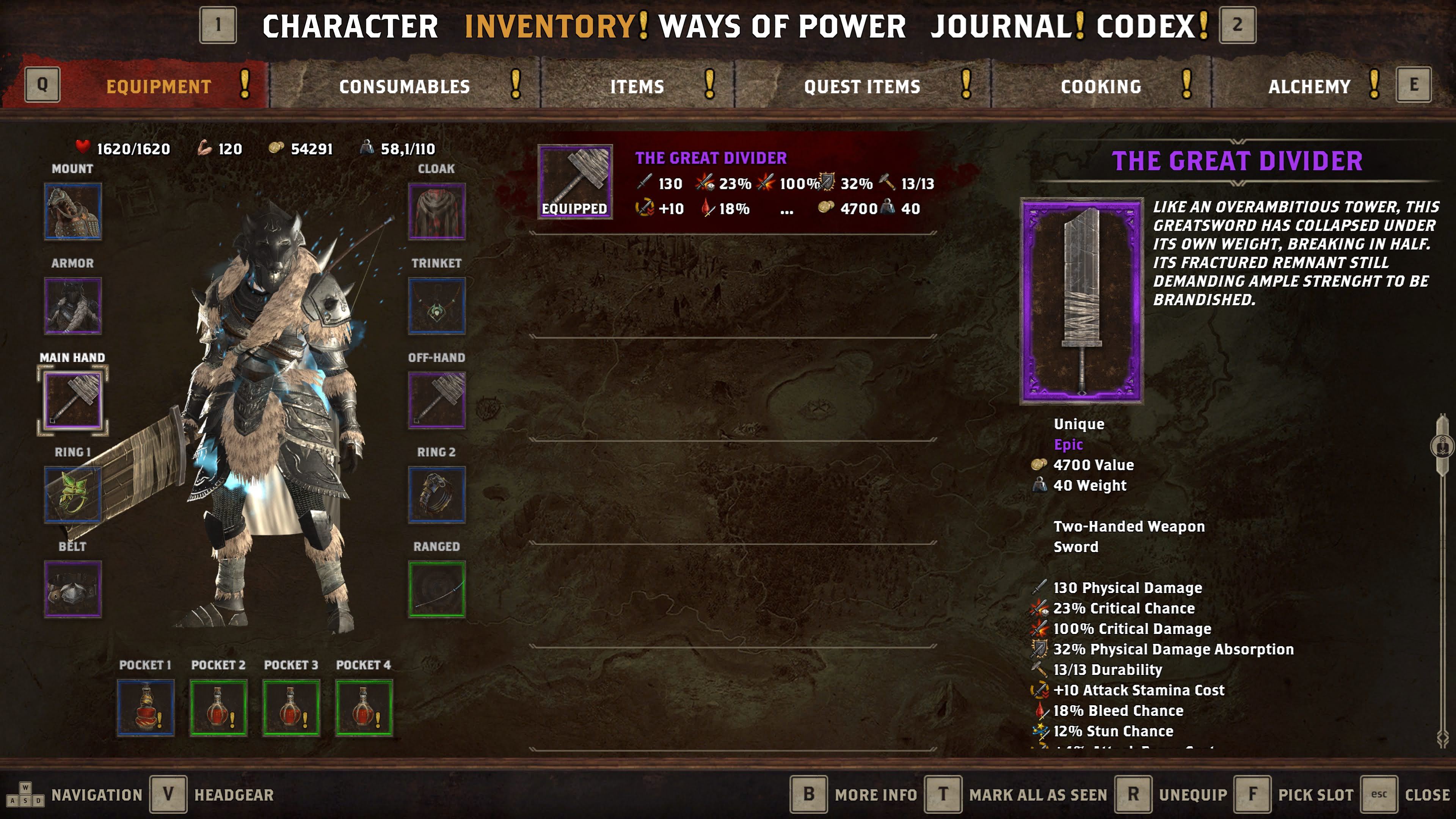This screenshot has width=1456, height=819.
Task: Select the Cloak equipment slot
Action: pyautogui.click(x=436, y=212)
